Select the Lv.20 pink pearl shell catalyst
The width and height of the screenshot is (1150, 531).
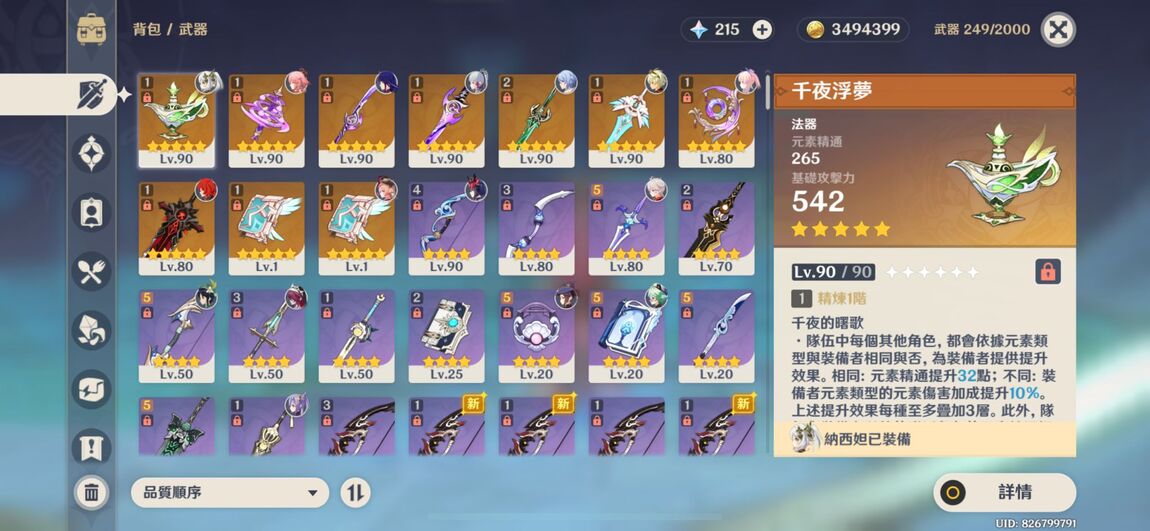536,336
